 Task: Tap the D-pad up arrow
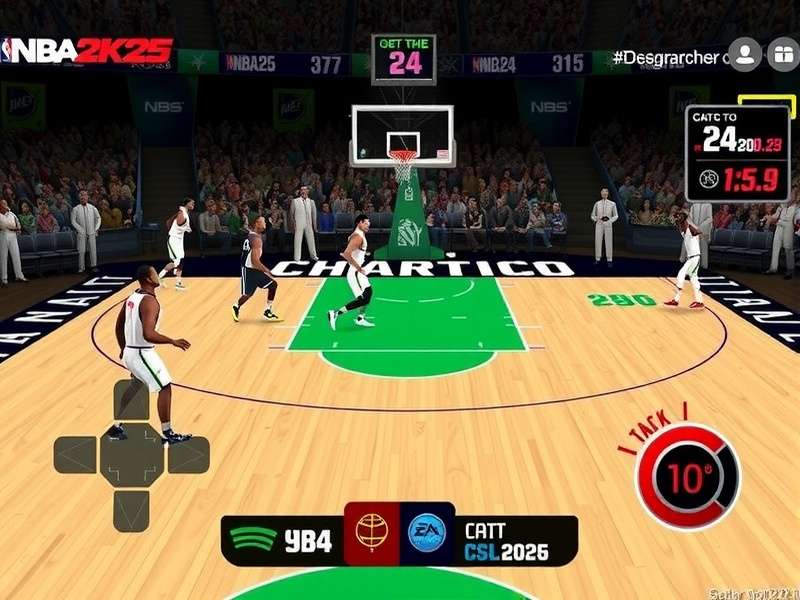click(x=131, y=402)
